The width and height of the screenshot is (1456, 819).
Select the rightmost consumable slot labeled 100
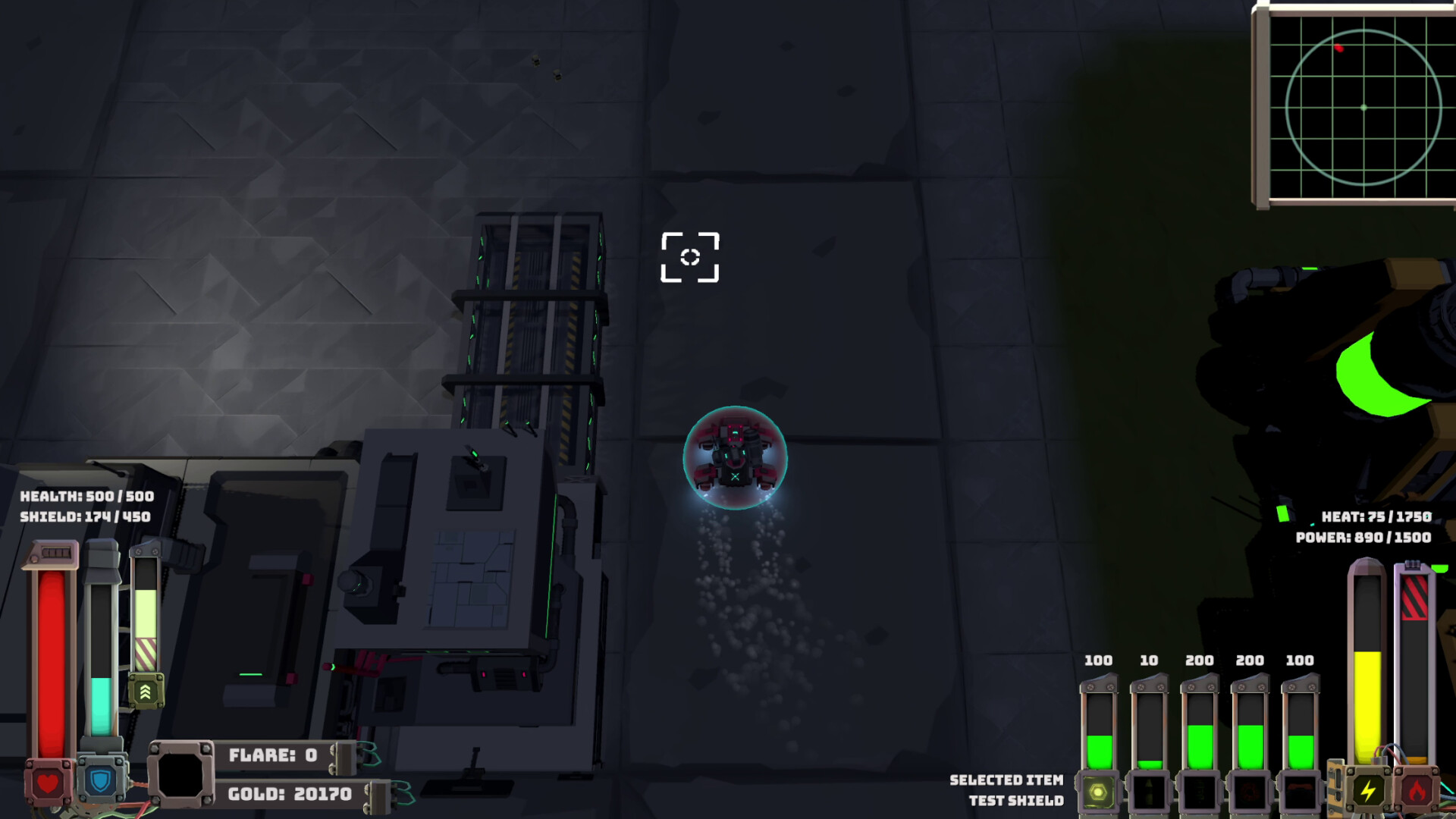coord(1300,790)
